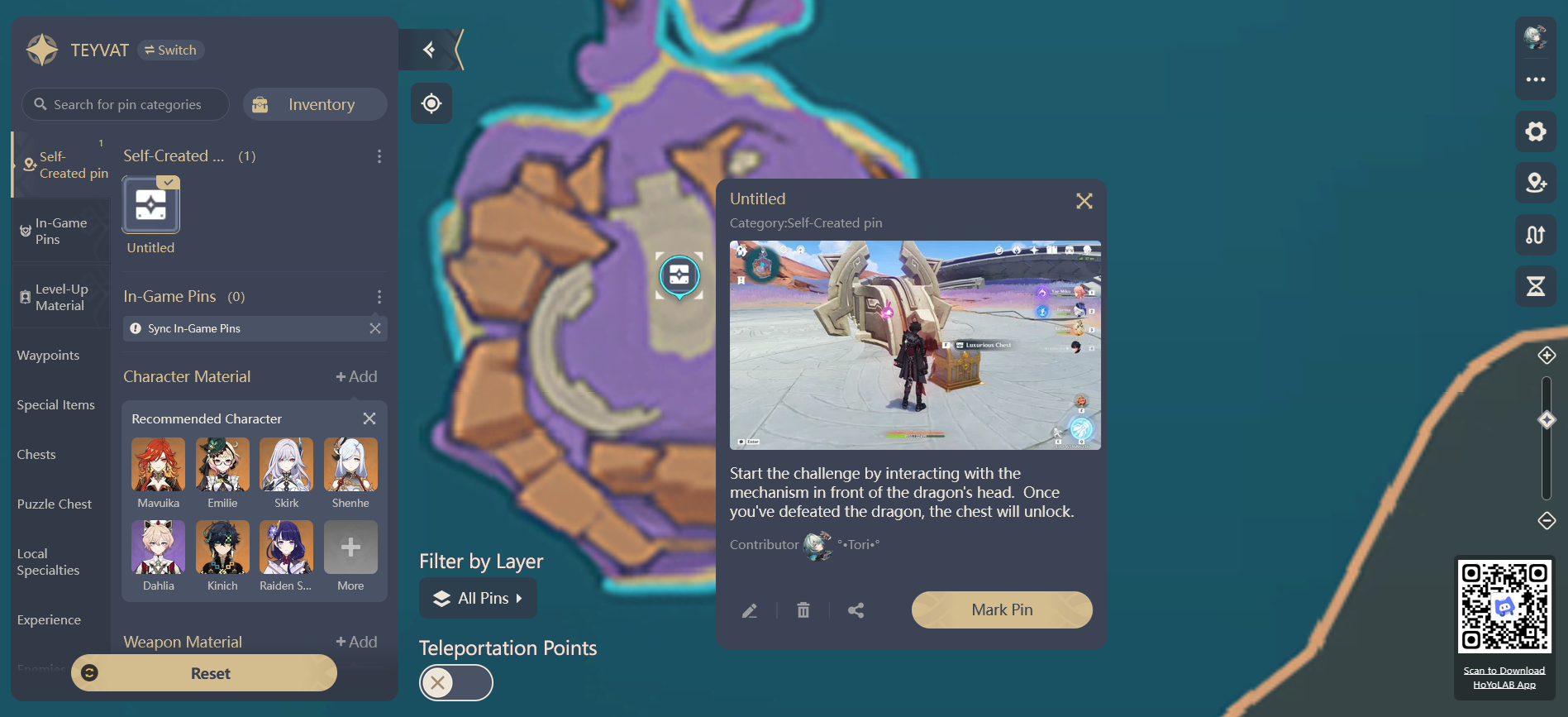
Task: Open the Self-Created pins three-dot menu
Action: click(379, 155)
